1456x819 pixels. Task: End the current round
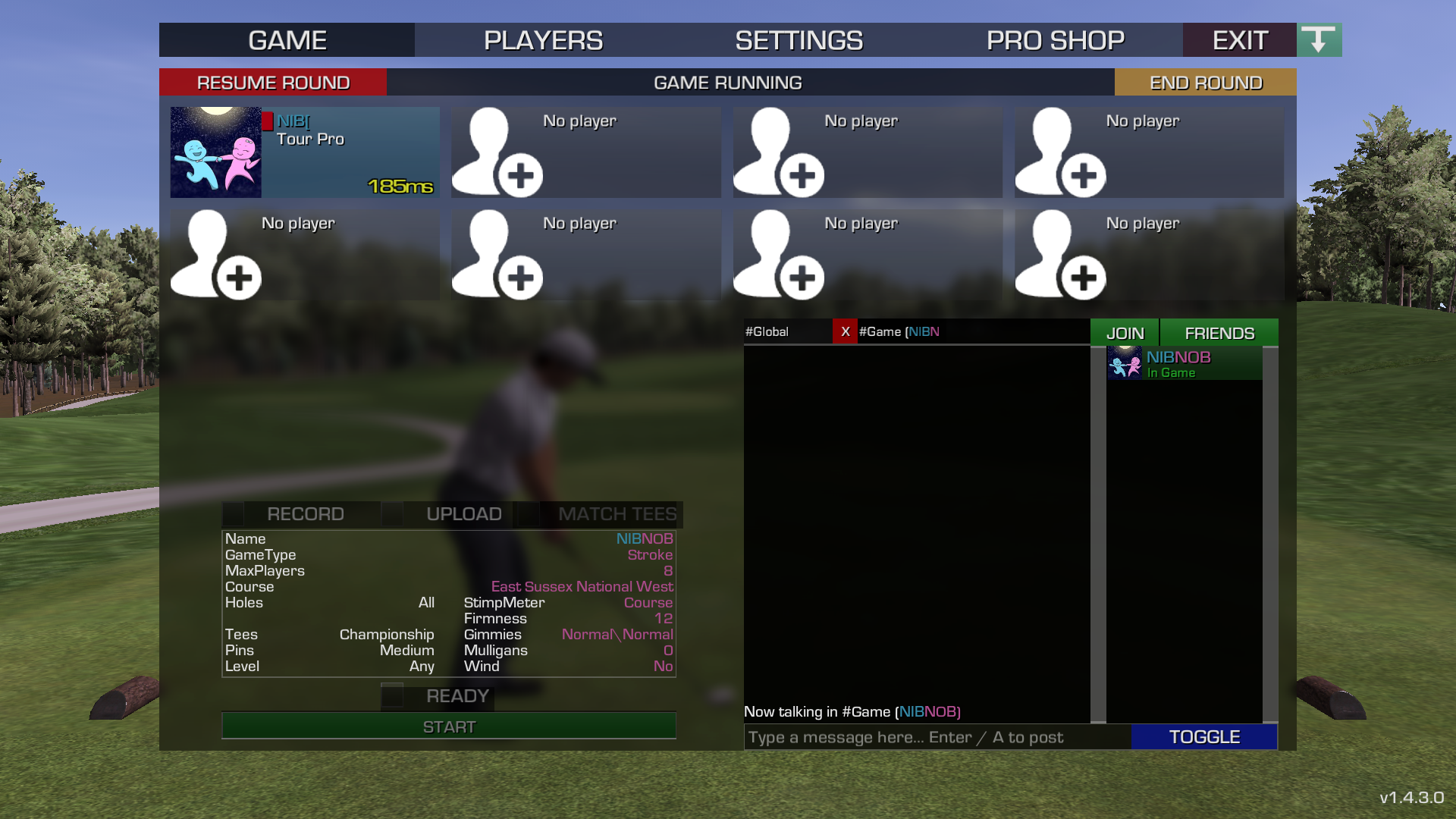coord(1205,83)
